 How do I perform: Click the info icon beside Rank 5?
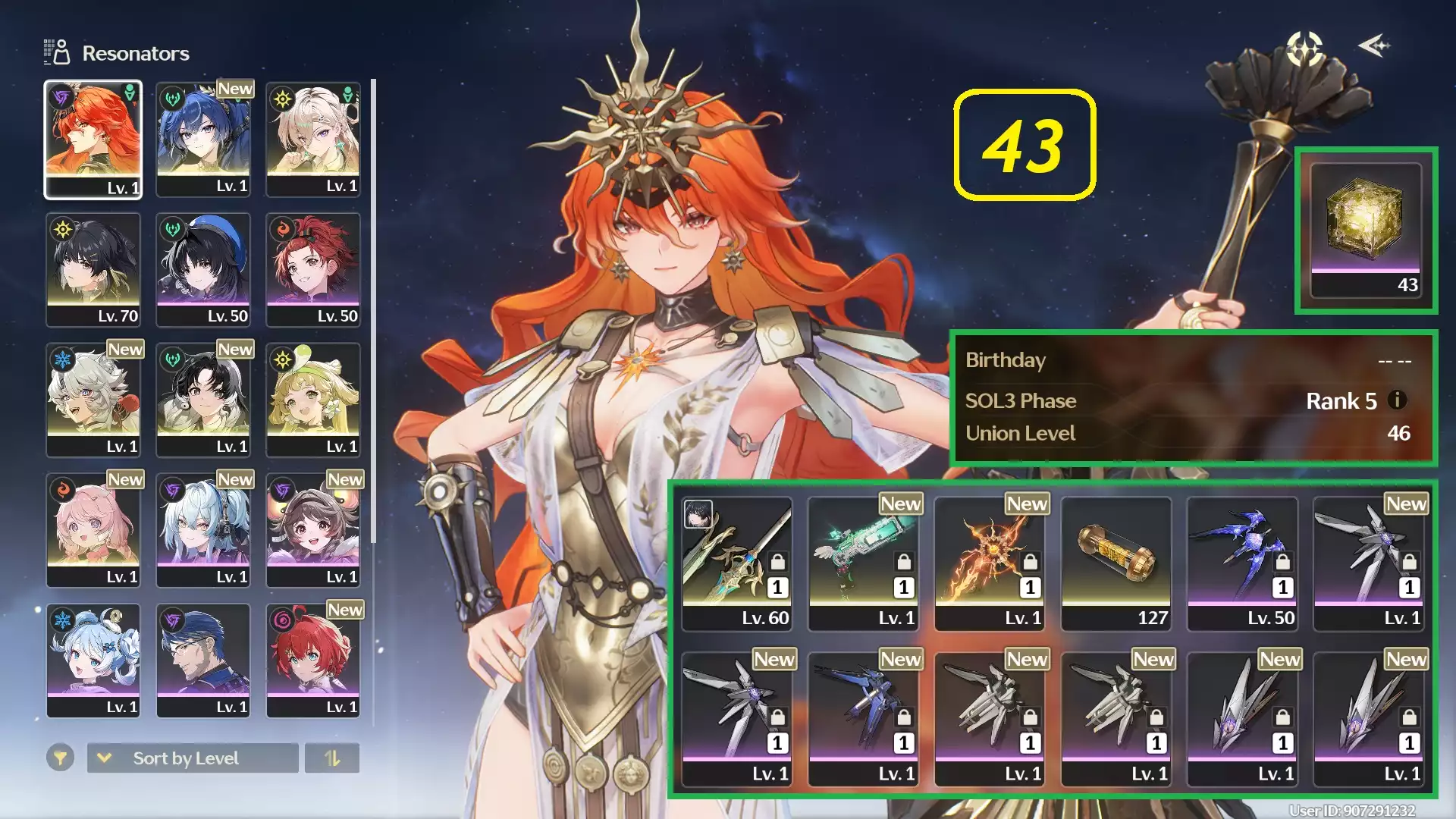(1397, 400)
